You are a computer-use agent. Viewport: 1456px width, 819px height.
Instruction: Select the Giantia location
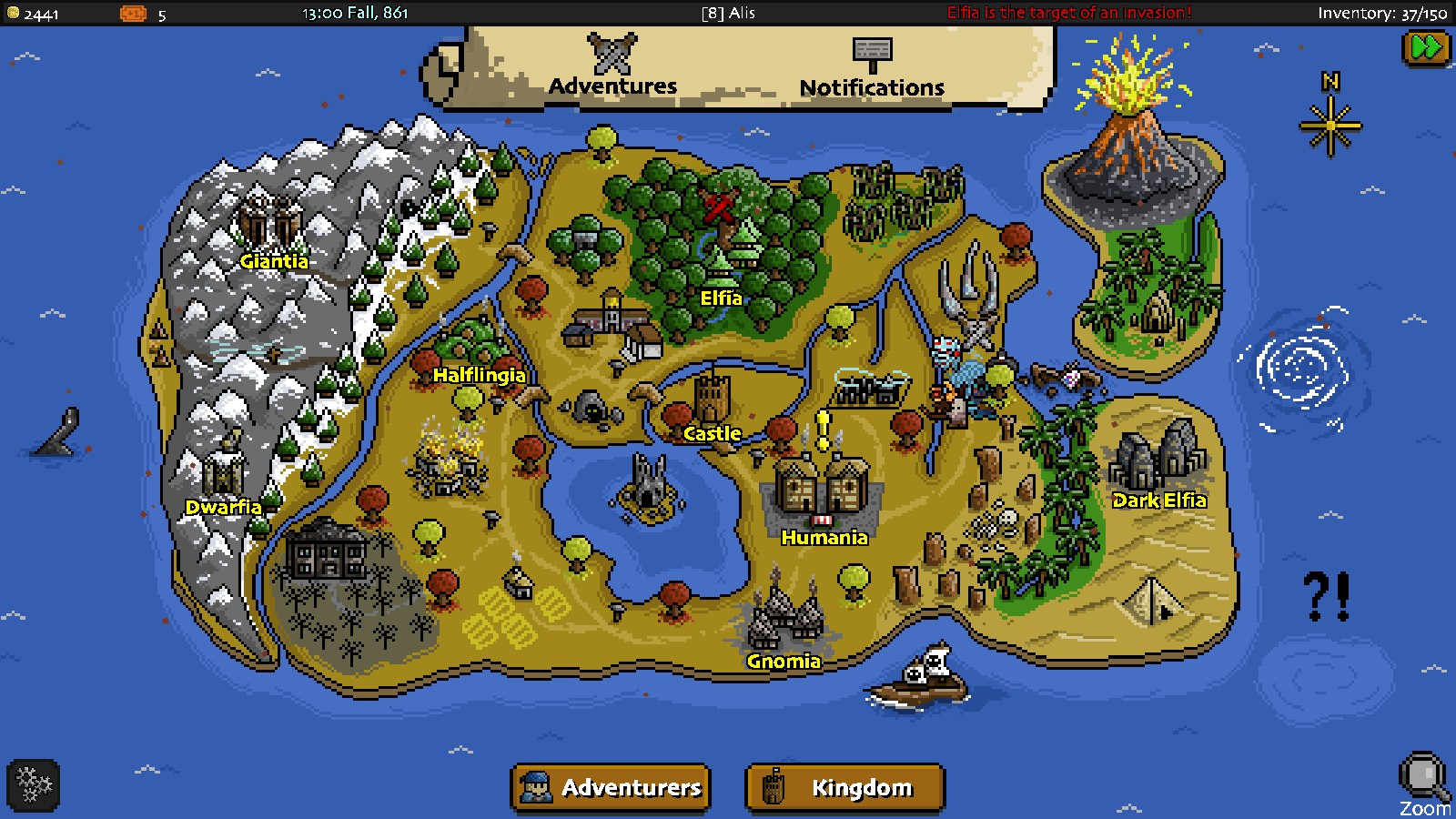[x=269, y=223]
